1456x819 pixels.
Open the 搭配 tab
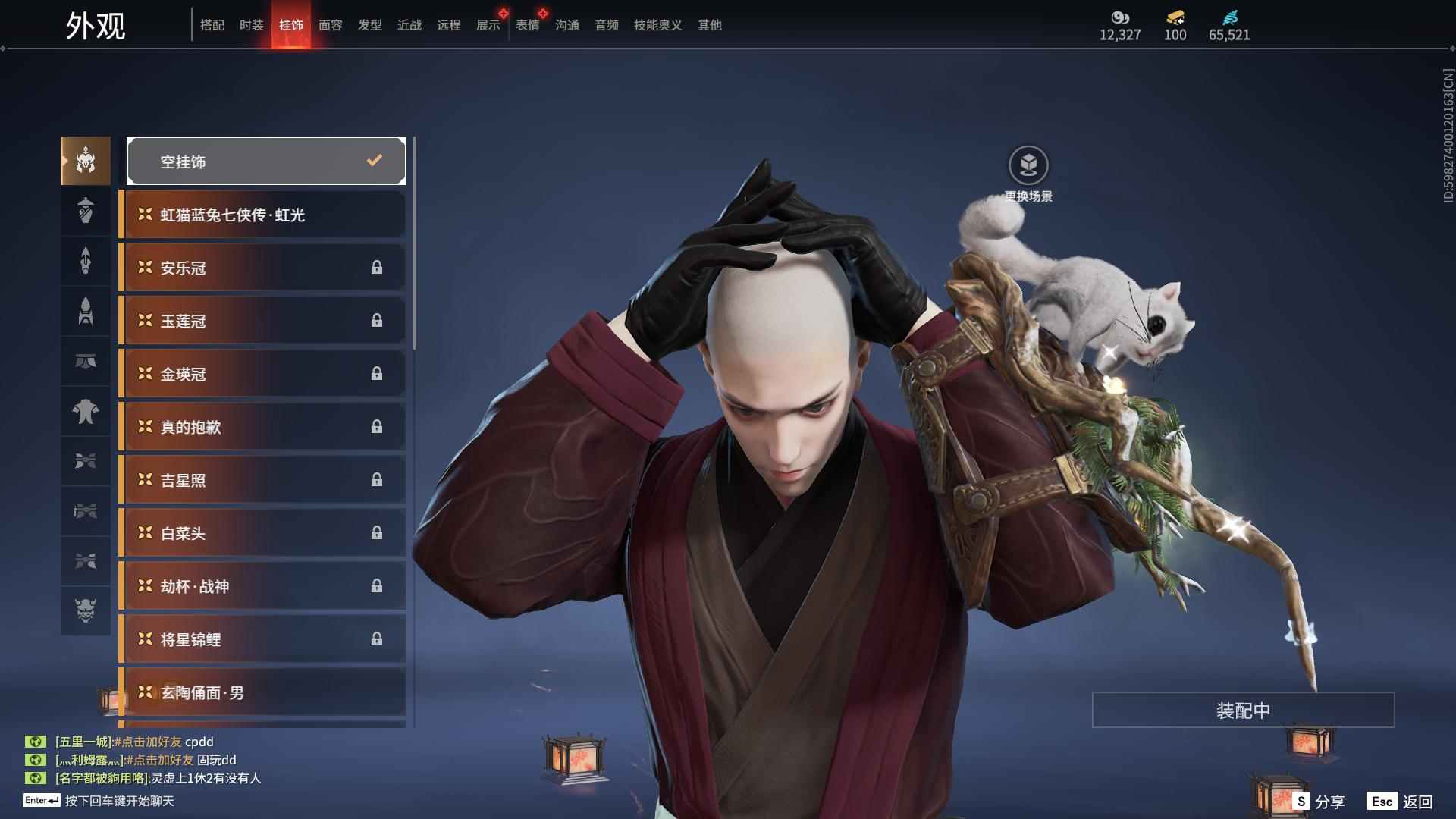pos(212,25)
